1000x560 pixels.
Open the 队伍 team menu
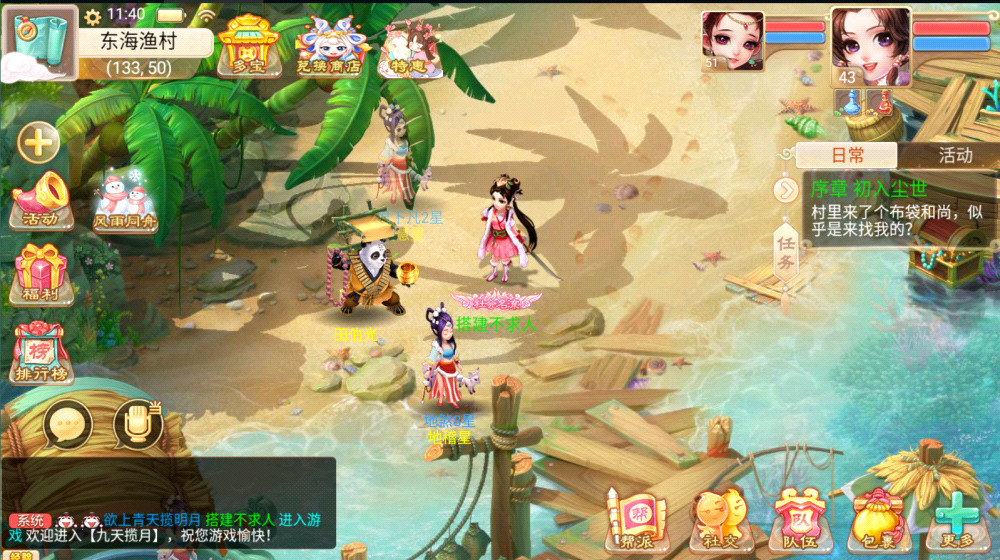pyautogui.click(x=799, y=519)
